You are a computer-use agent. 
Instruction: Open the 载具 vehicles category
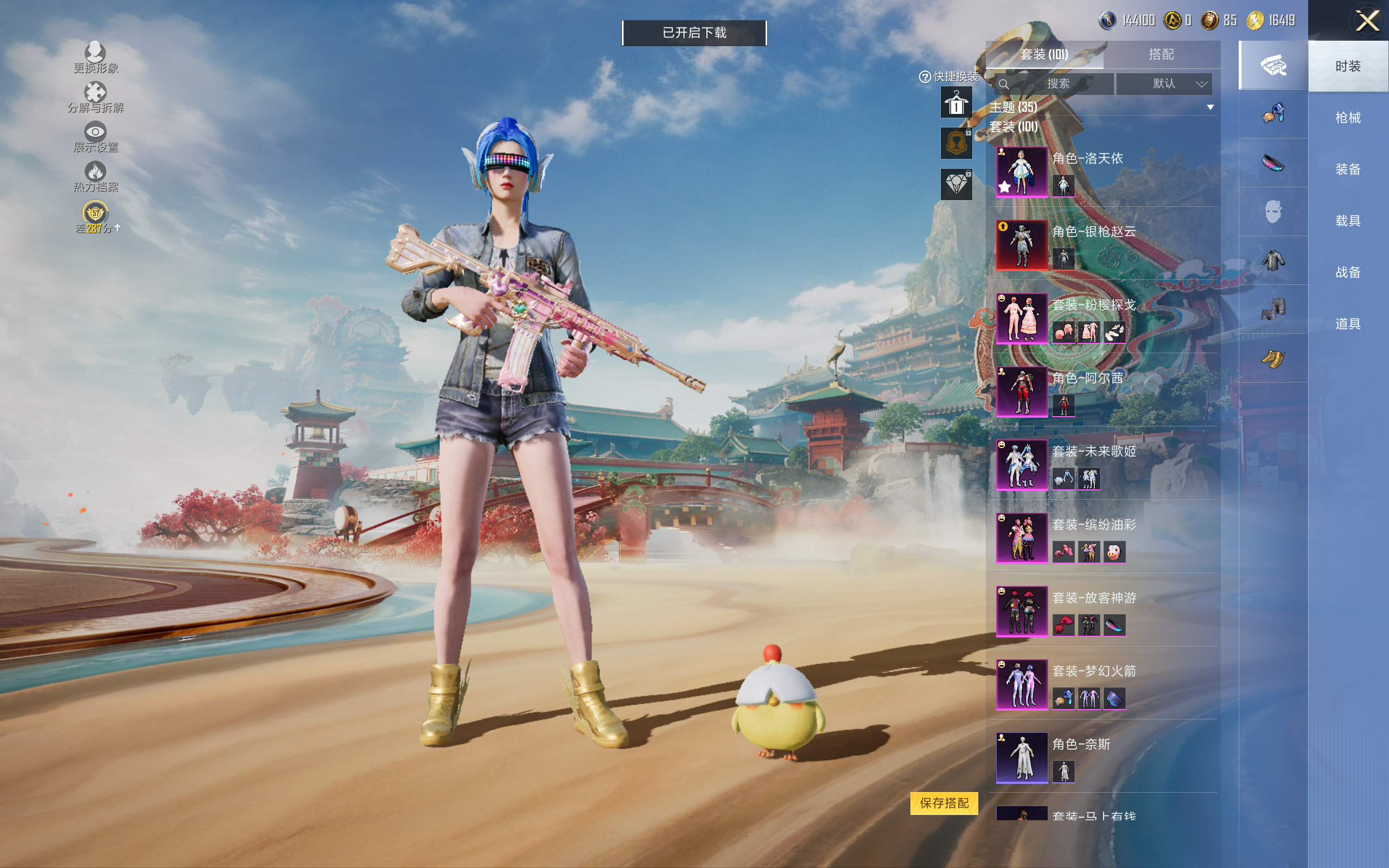1348,221
